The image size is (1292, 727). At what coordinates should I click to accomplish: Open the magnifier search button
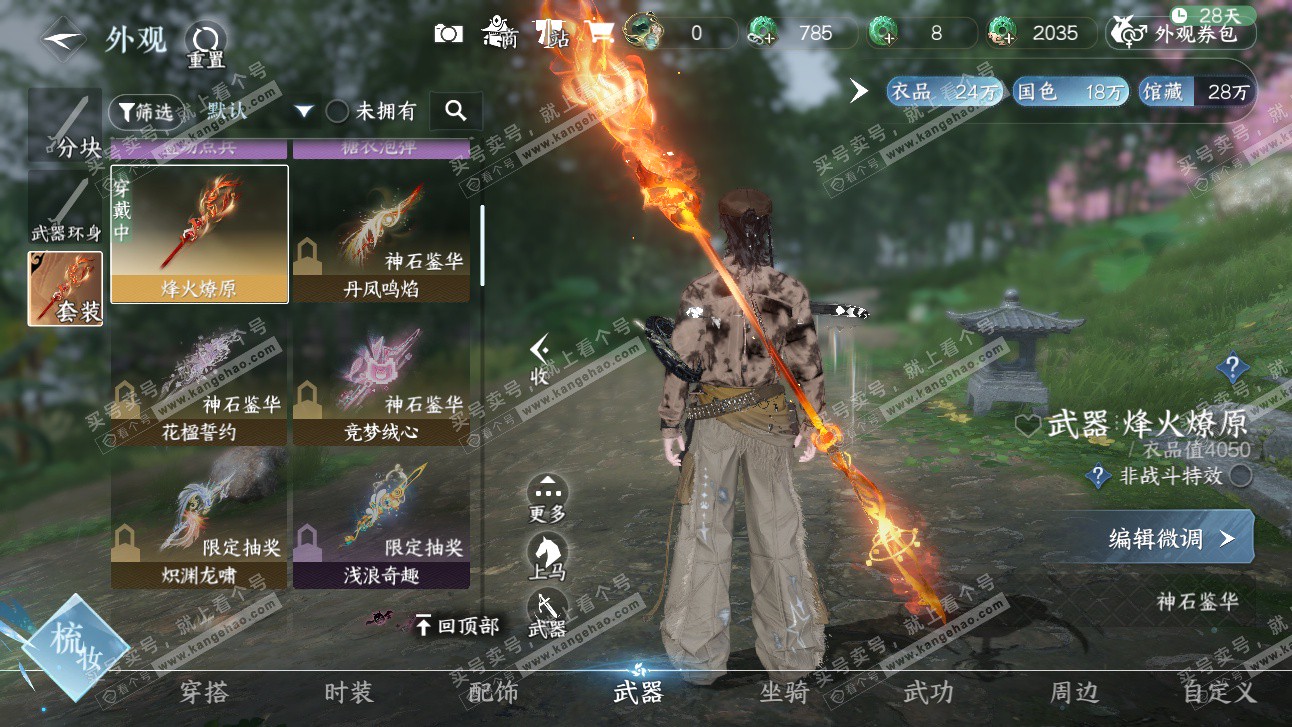point(456,111)
